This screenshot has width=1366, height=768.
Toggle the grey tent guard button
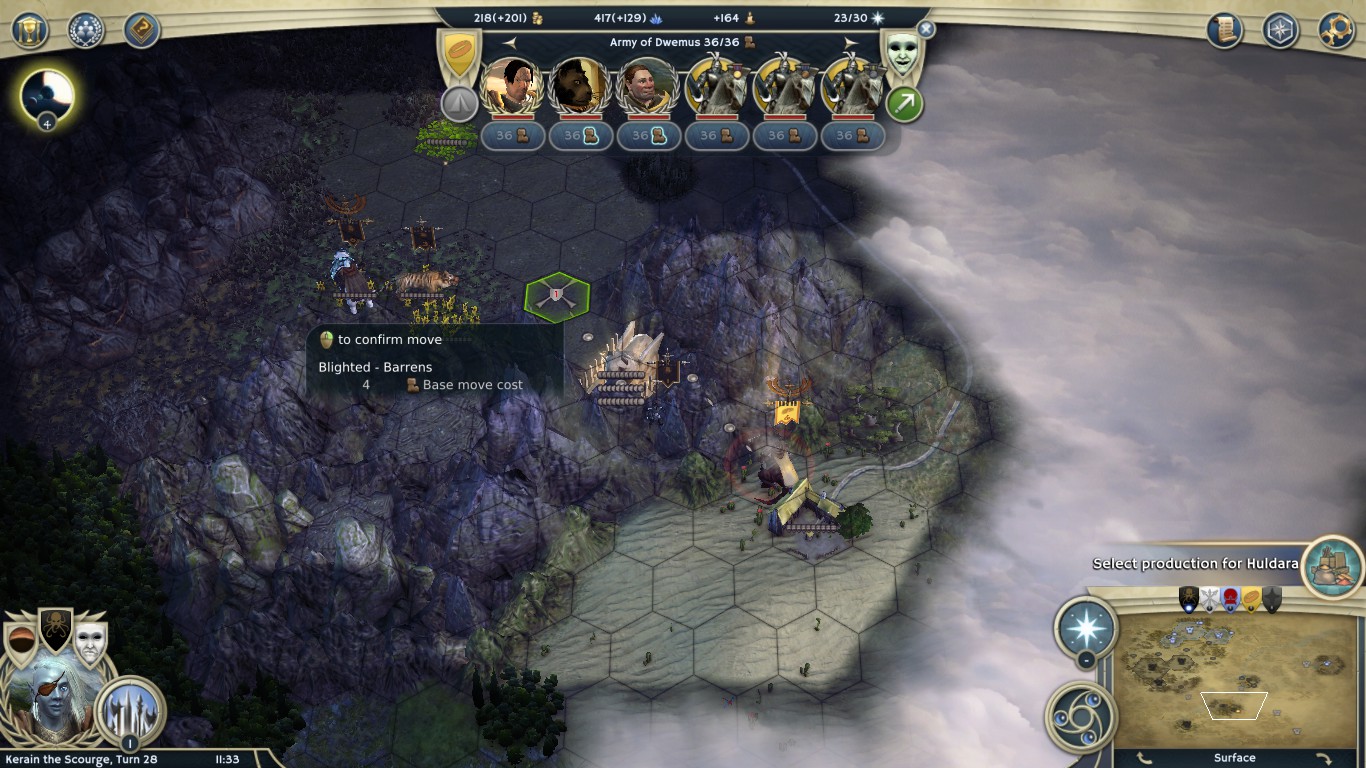(x=459, y=103)
